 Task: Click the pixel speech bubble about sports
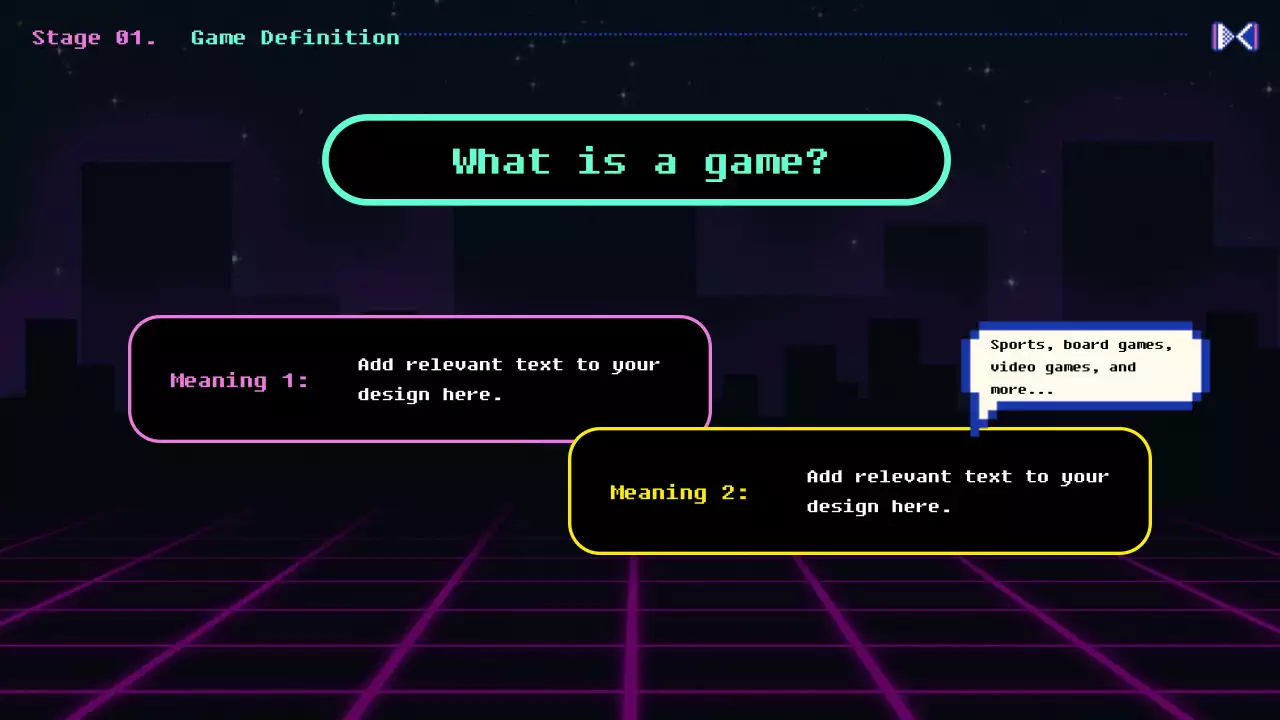1085,366
